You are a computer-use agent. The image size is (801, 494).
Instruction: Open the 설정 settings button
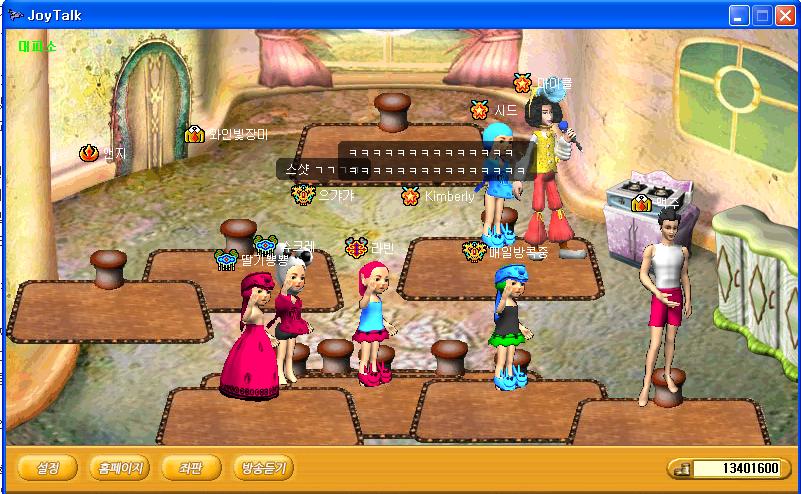click(47, 467)
